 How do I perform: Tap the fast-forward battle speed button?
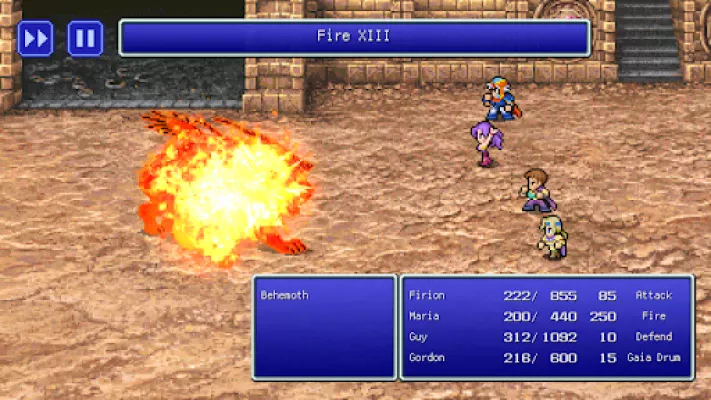35,39
